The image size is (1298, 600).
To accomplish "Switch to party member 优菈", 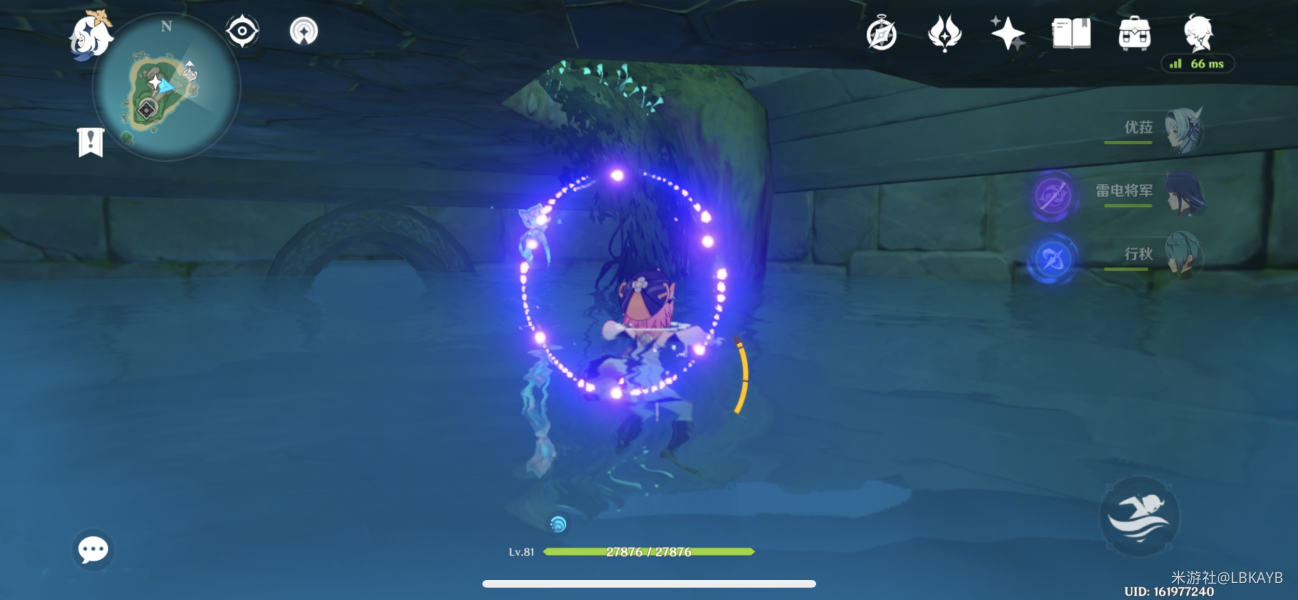I will (1181, 130).
